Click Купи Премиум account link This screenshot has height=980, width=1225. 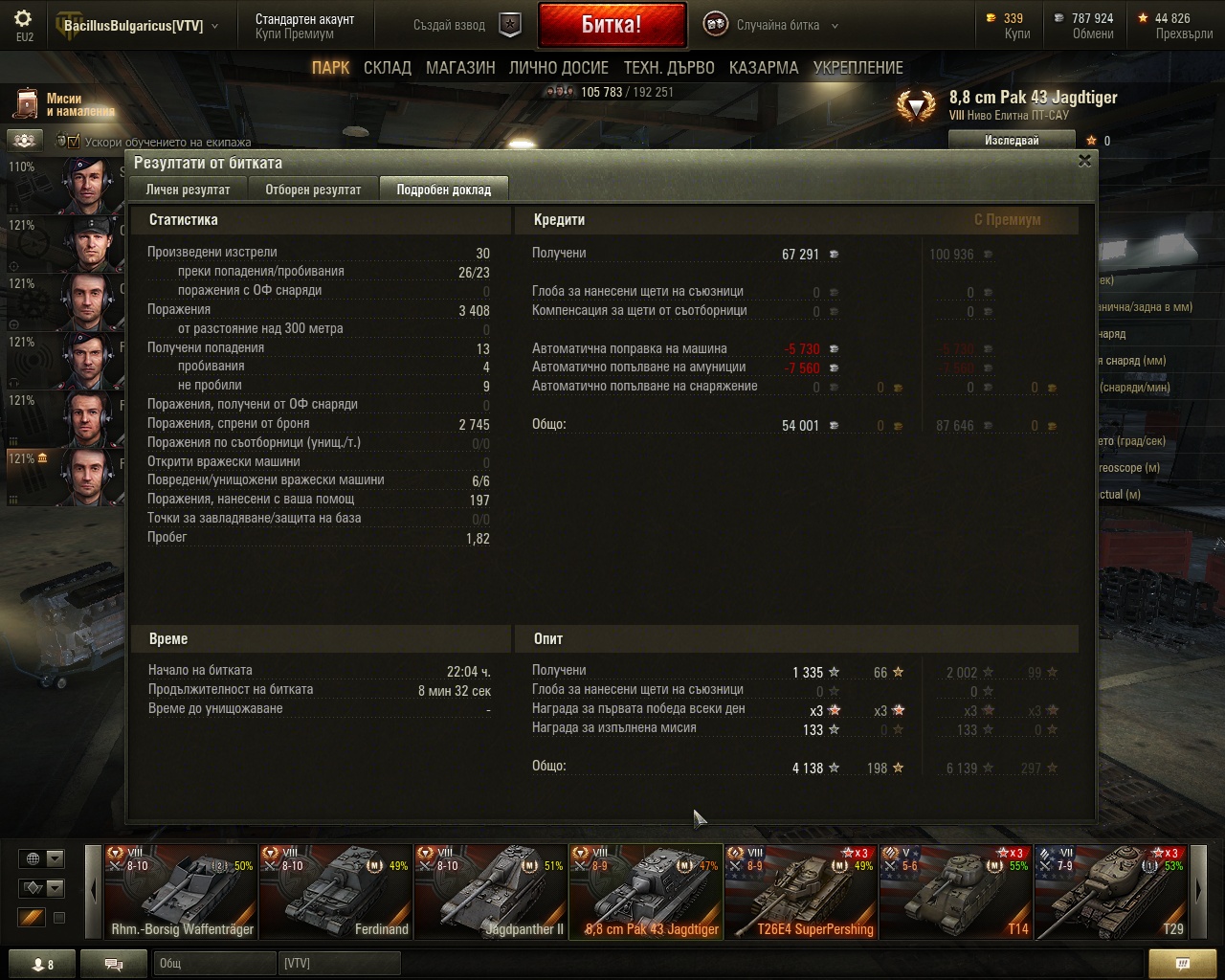point(295,33)
